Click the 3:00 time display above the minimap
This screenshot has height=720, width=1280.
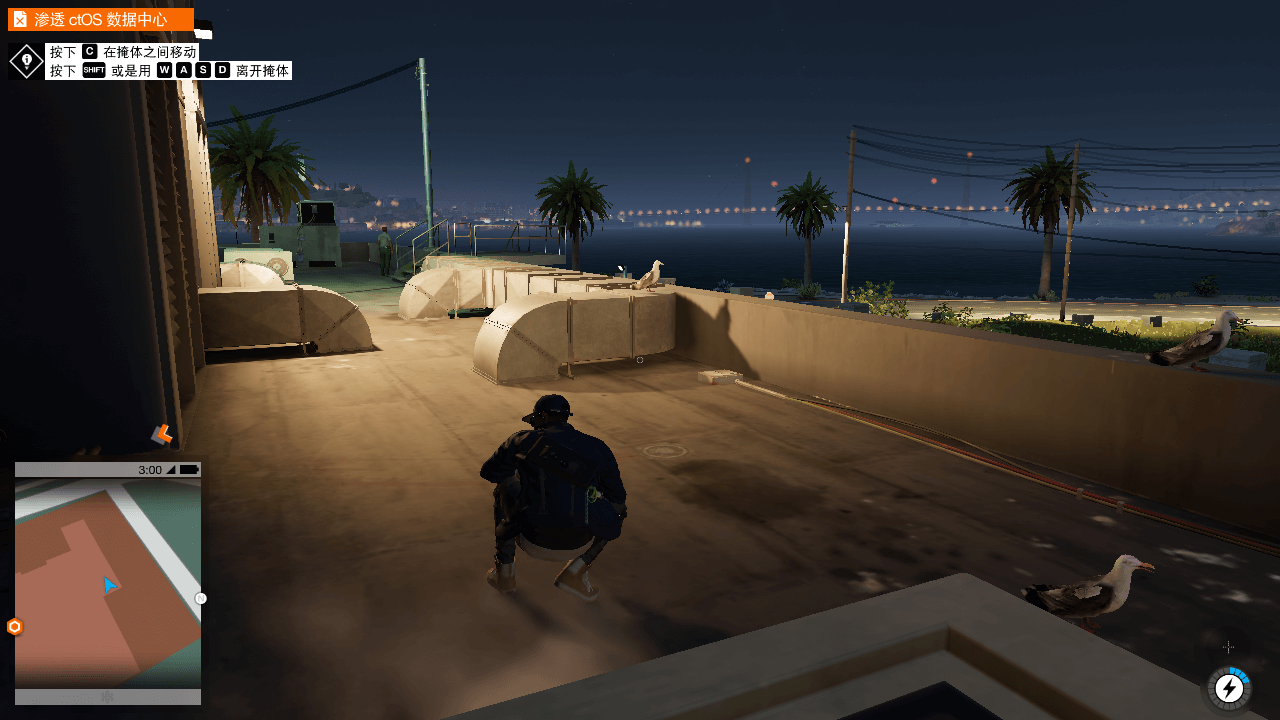point(151,468)
